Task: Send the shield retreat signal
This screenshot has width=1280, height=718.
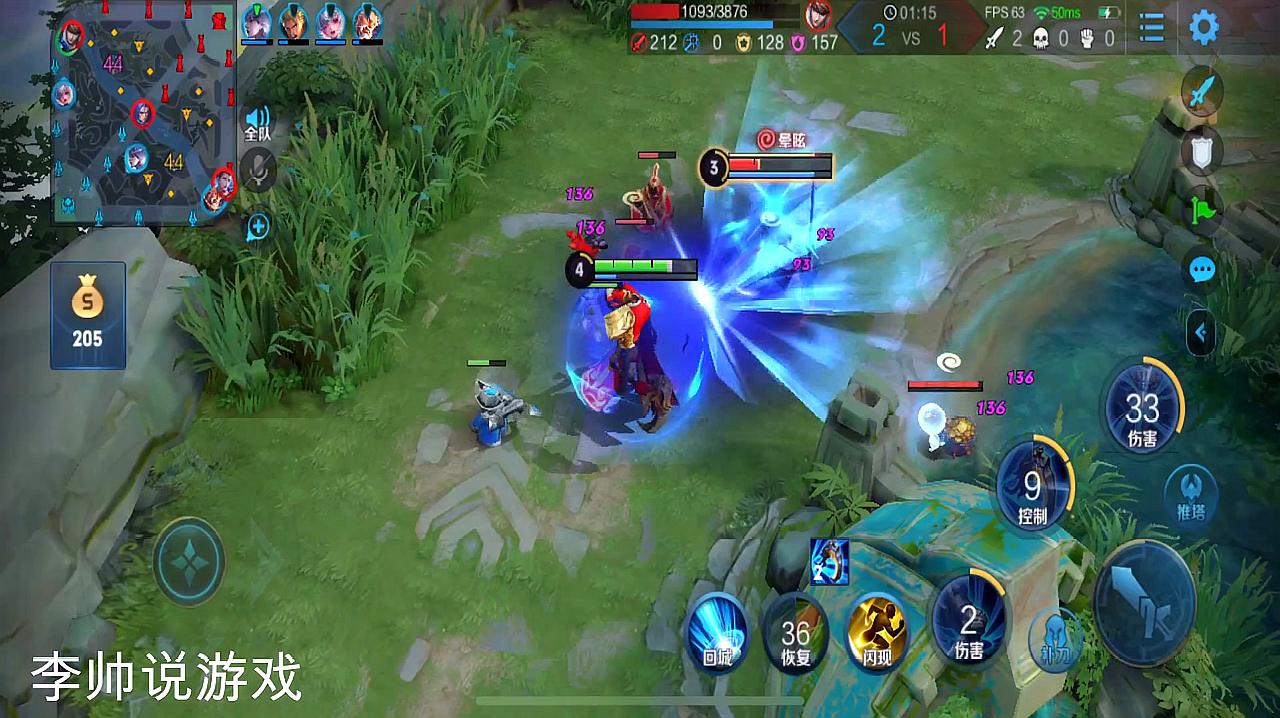Action: 1201,153
